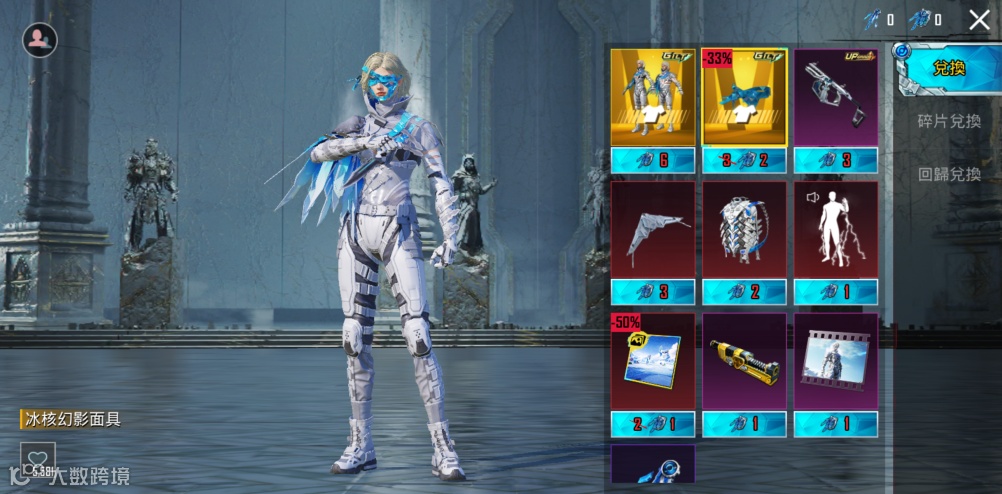Choose the emote silhouette item
This screenshot has height=494, width=1002.
click(836, 231)
